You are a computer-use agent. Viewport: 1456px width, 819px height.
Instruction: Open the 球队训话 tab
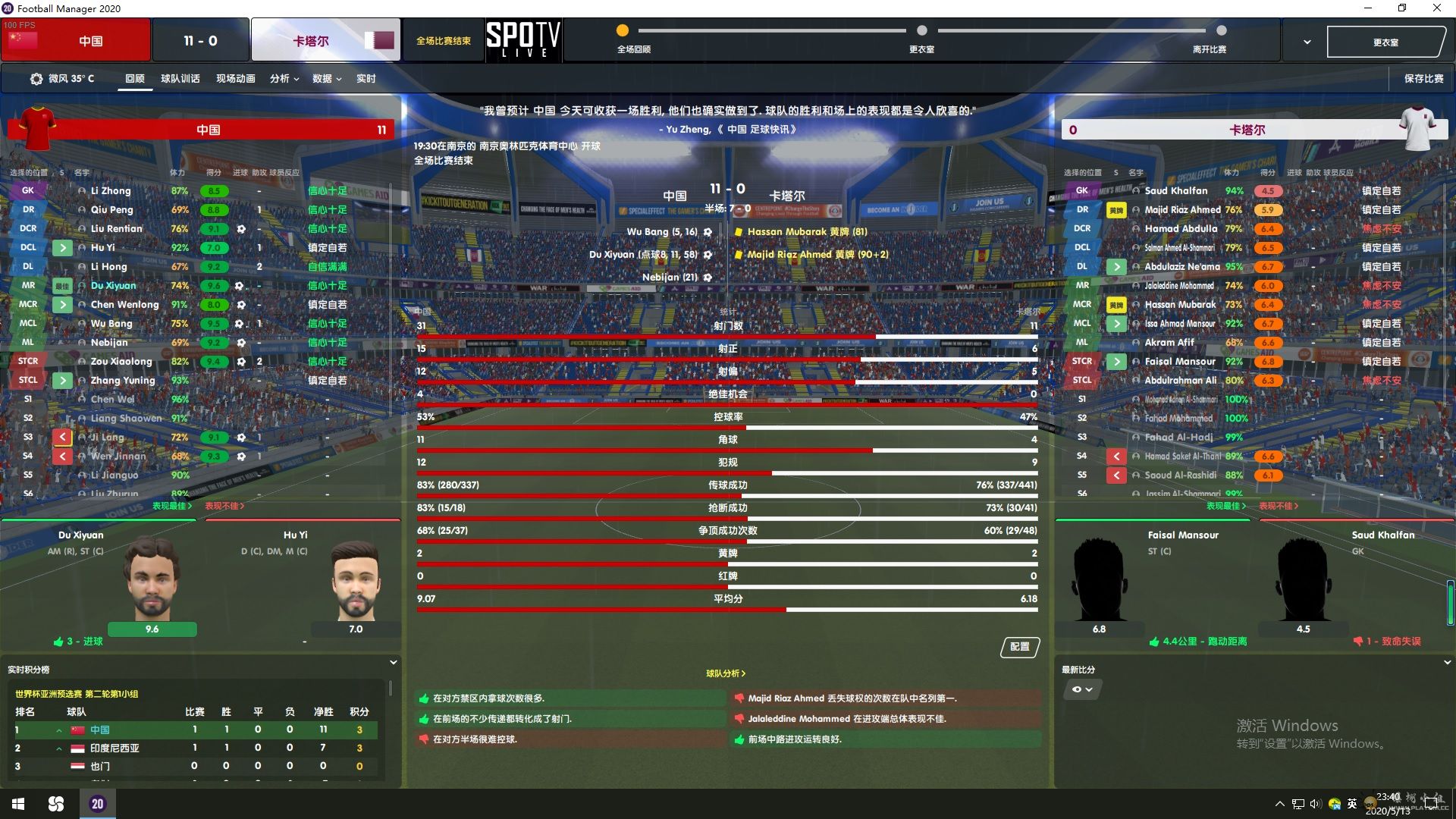[x=180, y=79]
